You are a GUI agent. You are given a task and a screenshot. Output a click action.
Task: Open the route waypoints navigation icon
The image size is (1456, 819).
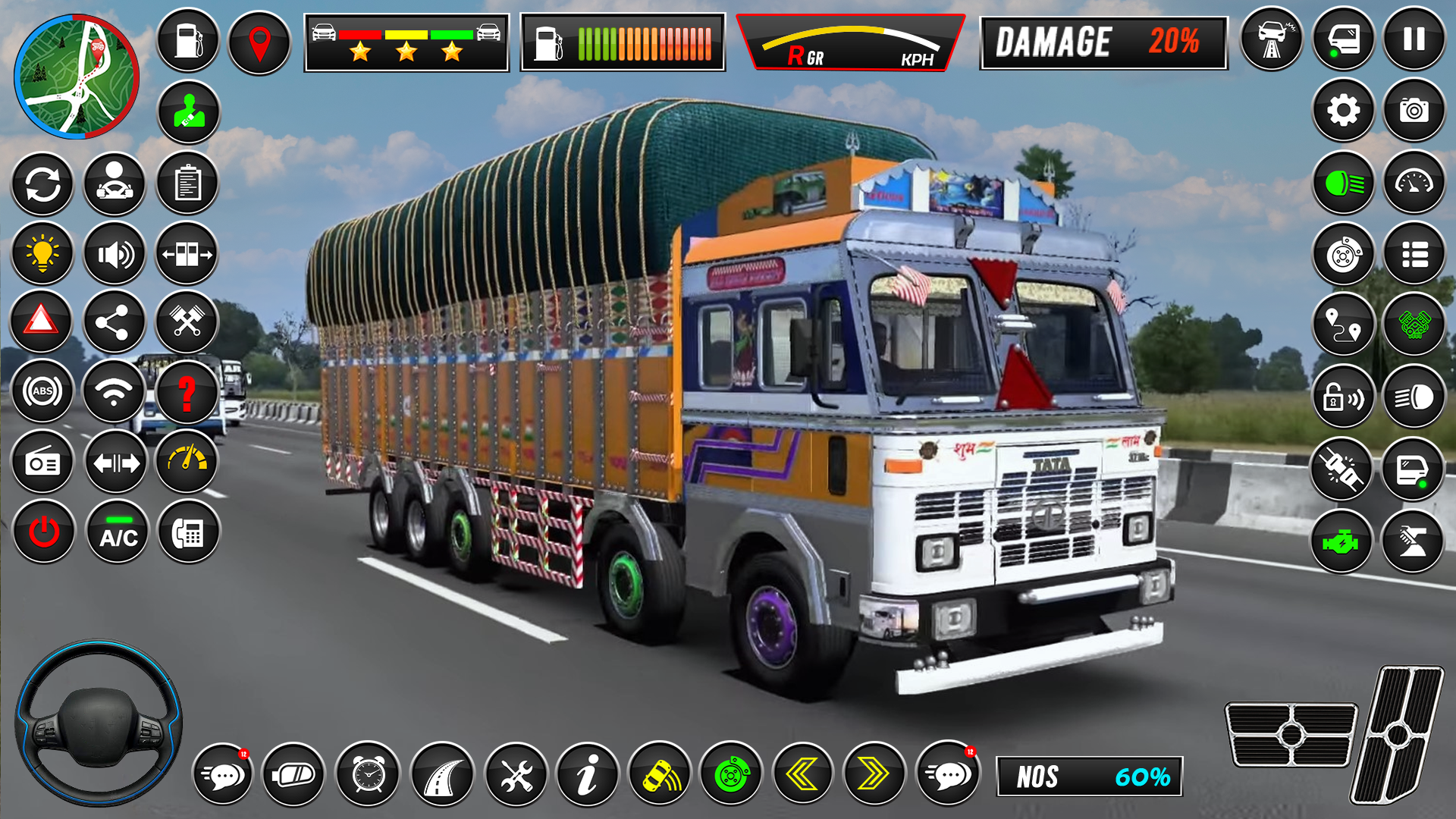1343,325
